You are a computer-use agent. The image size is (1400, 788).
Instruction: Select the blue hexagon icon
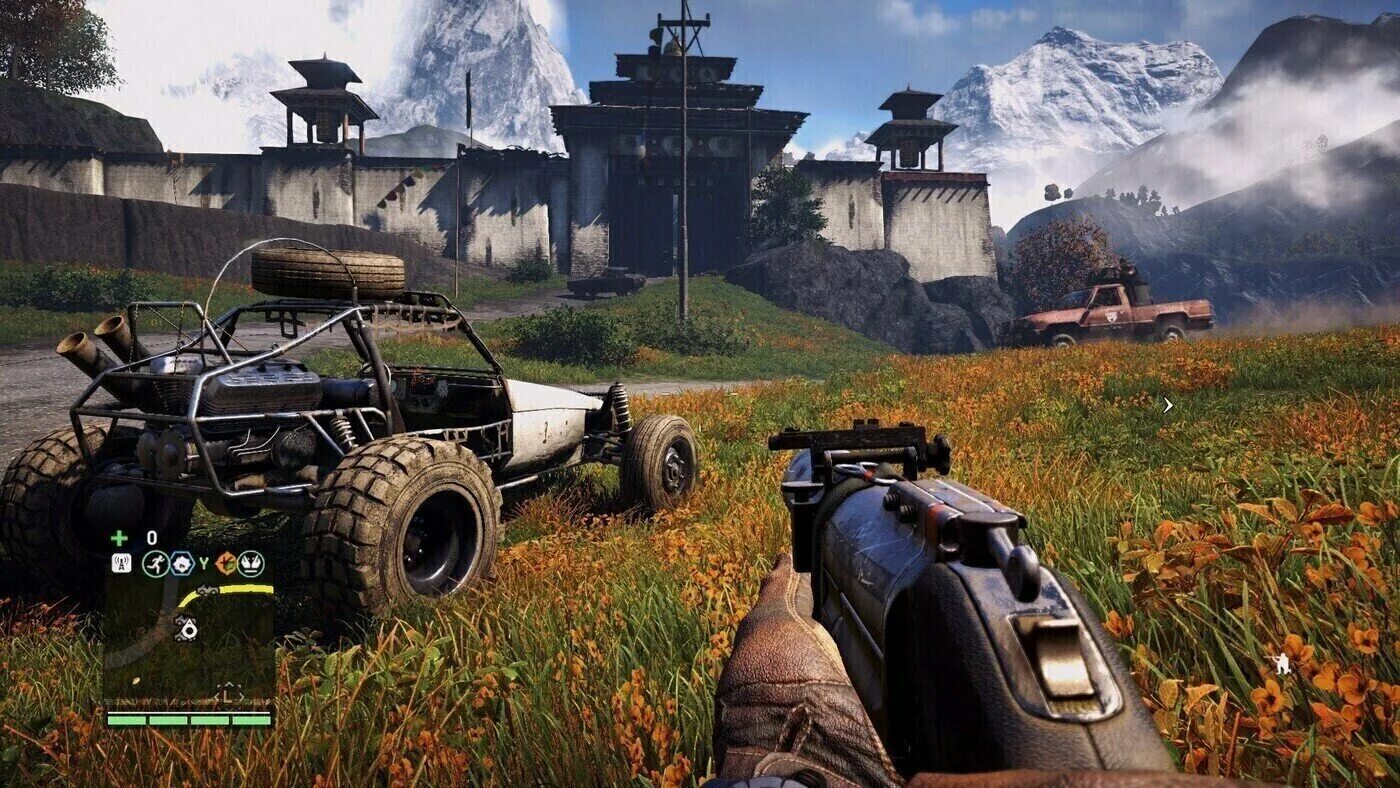(x=181, y=563)
